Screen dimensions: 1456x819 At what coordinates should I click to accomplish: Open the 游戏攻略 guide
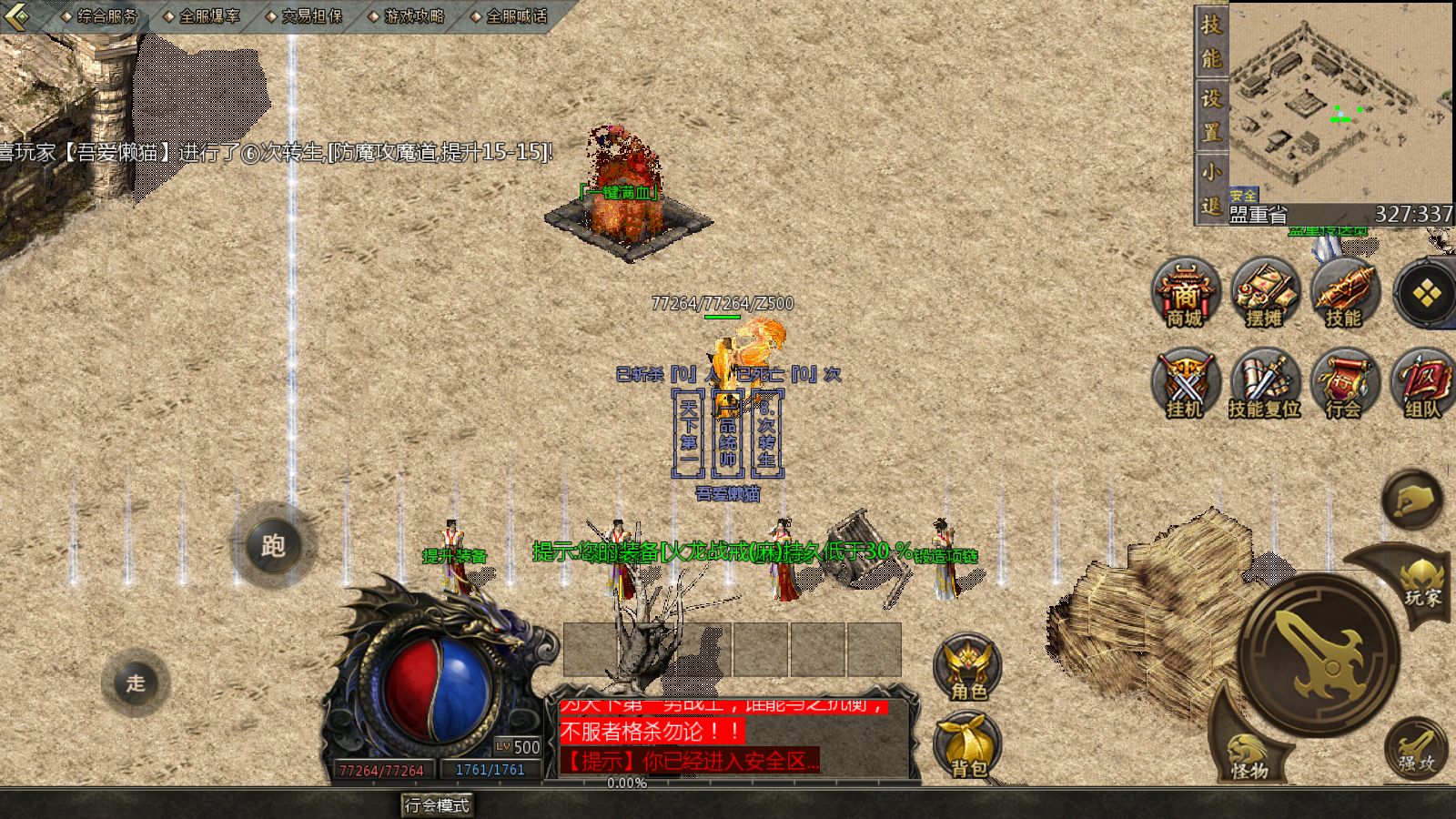point(413,16)
